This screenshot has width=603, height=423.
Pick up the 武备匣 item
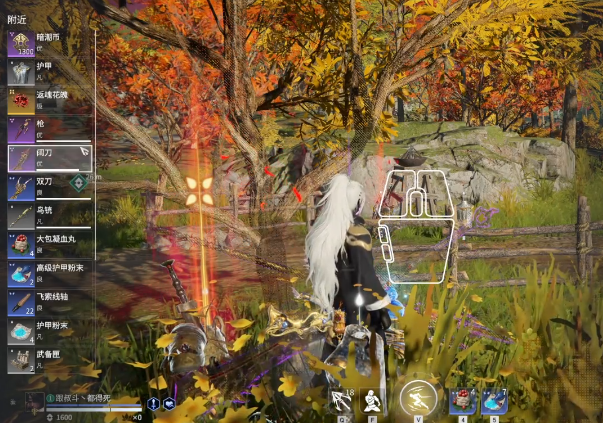point(48,359)
